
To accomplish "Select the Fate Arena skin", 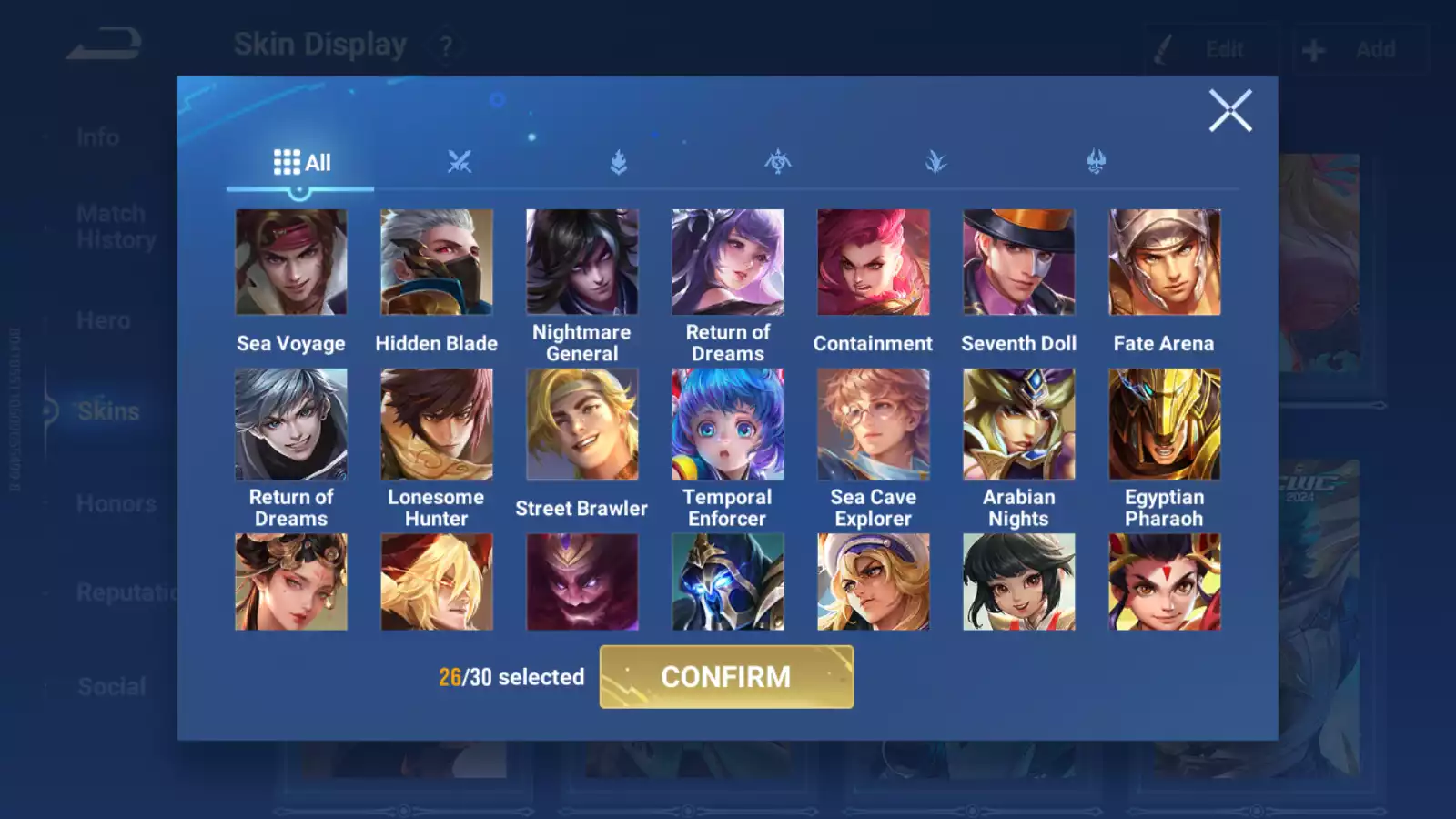I will 1165,262.
